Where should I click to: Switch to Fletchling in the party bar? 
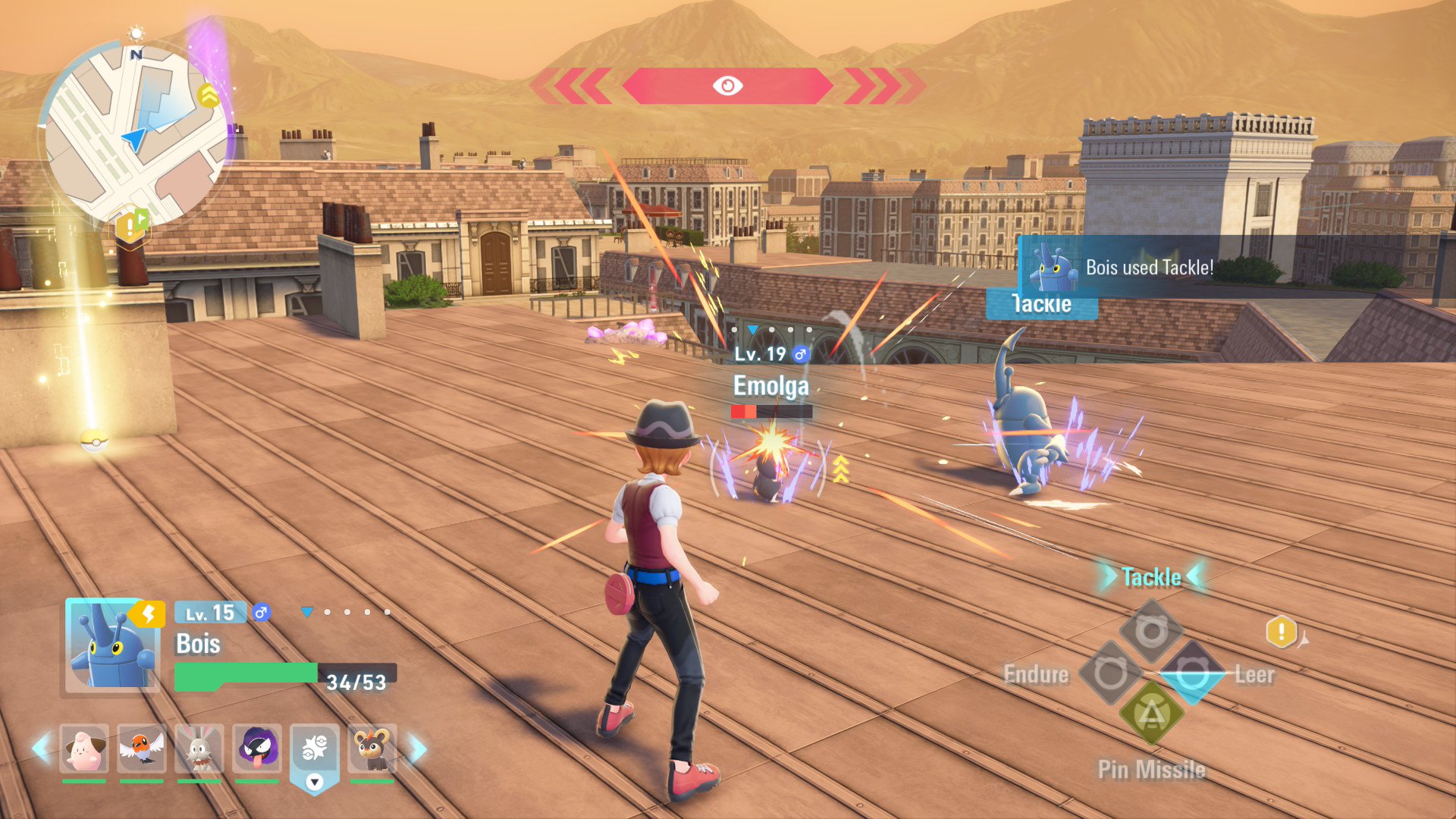coord(141,748)
